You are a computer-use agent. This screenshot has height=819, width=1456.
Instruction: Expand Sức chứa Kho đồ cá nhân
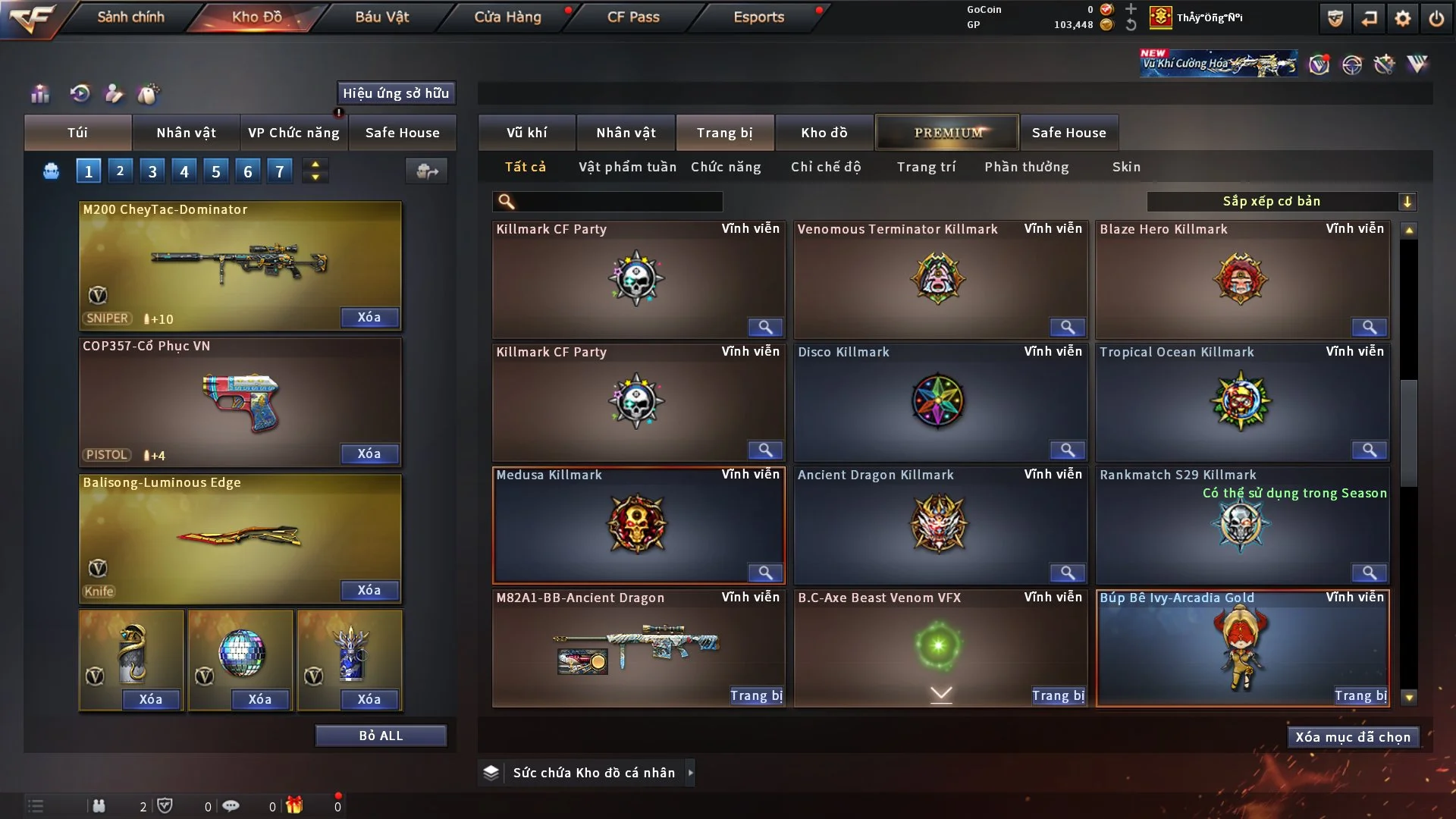pyautogui.click(x=690, y=773)
